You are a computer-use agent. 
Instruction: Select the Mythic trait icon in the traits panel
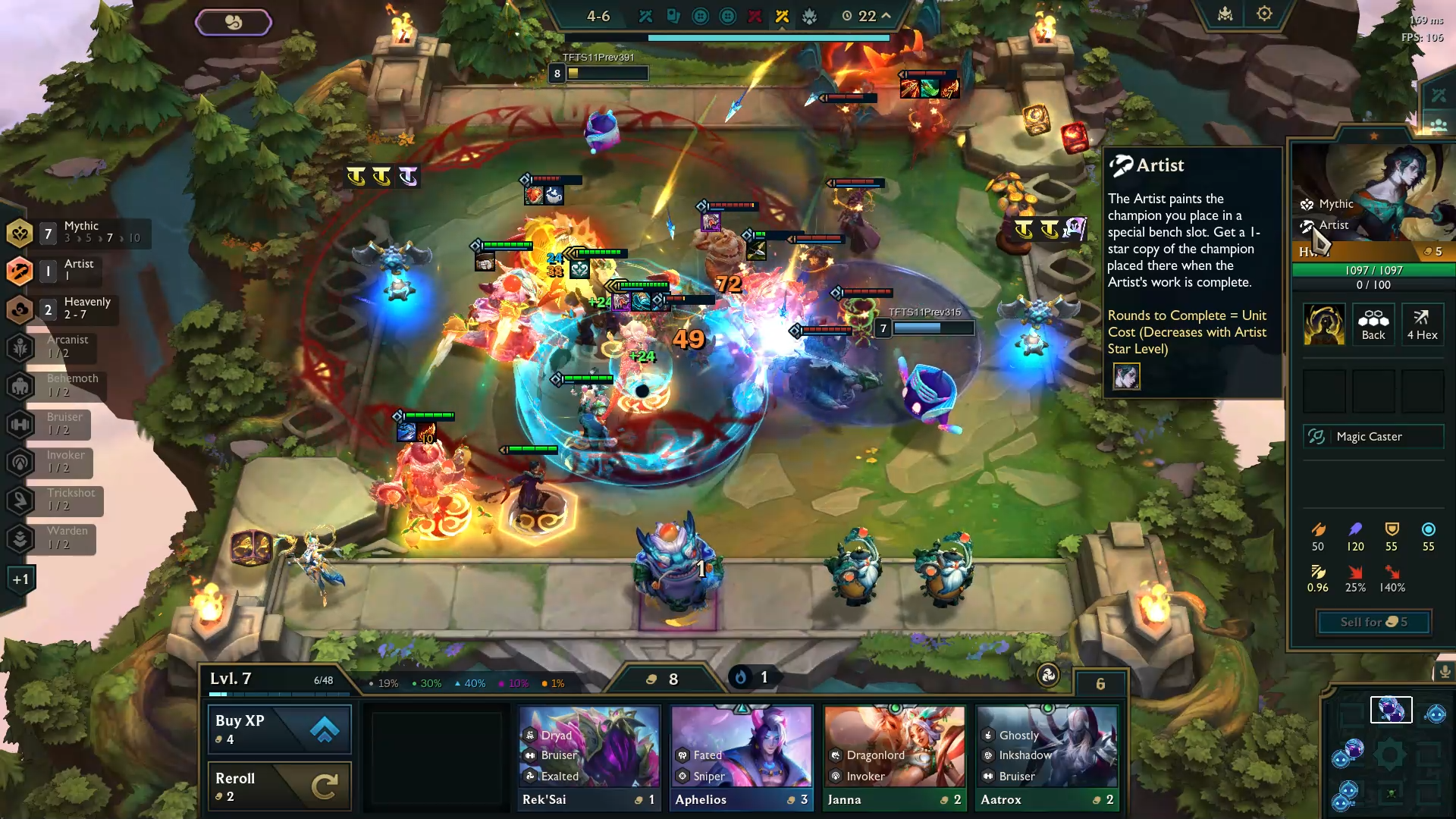pos(20,233)
